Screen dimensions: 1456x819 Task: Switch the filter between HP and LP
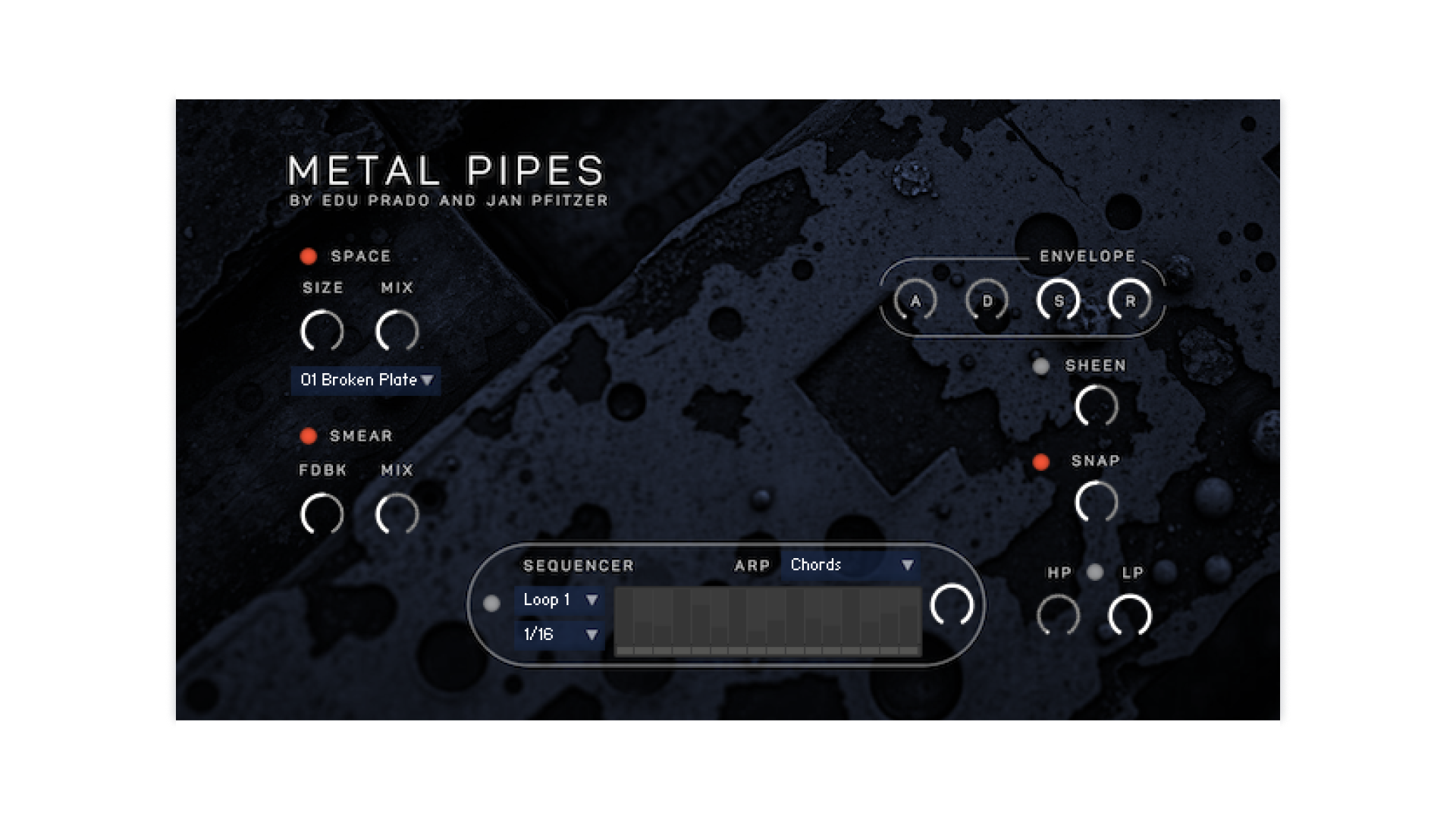pyautogui.click(x=1095, y=574)
